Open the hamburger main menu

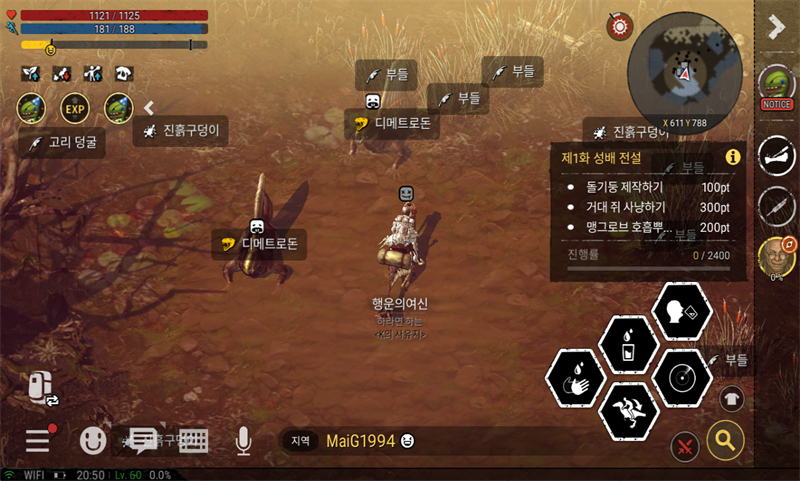(x=38, y=440)
